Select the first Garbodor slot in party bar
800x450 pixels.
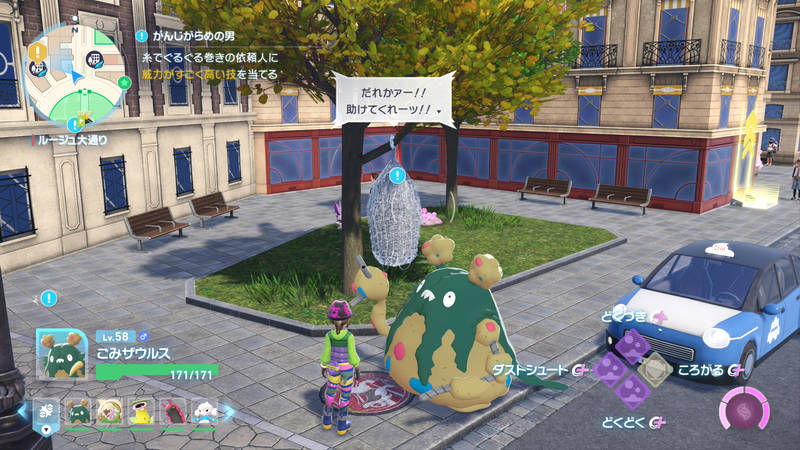pyautogui.click(x=78, y=410)
